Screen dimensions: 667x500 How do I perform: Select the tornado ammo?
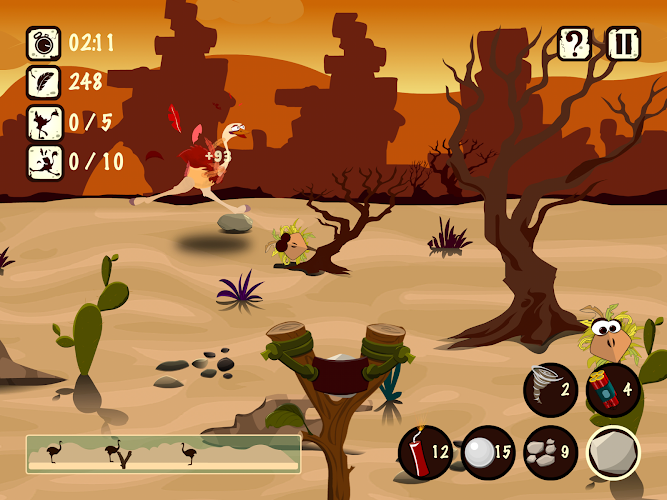tap(550, 387)
